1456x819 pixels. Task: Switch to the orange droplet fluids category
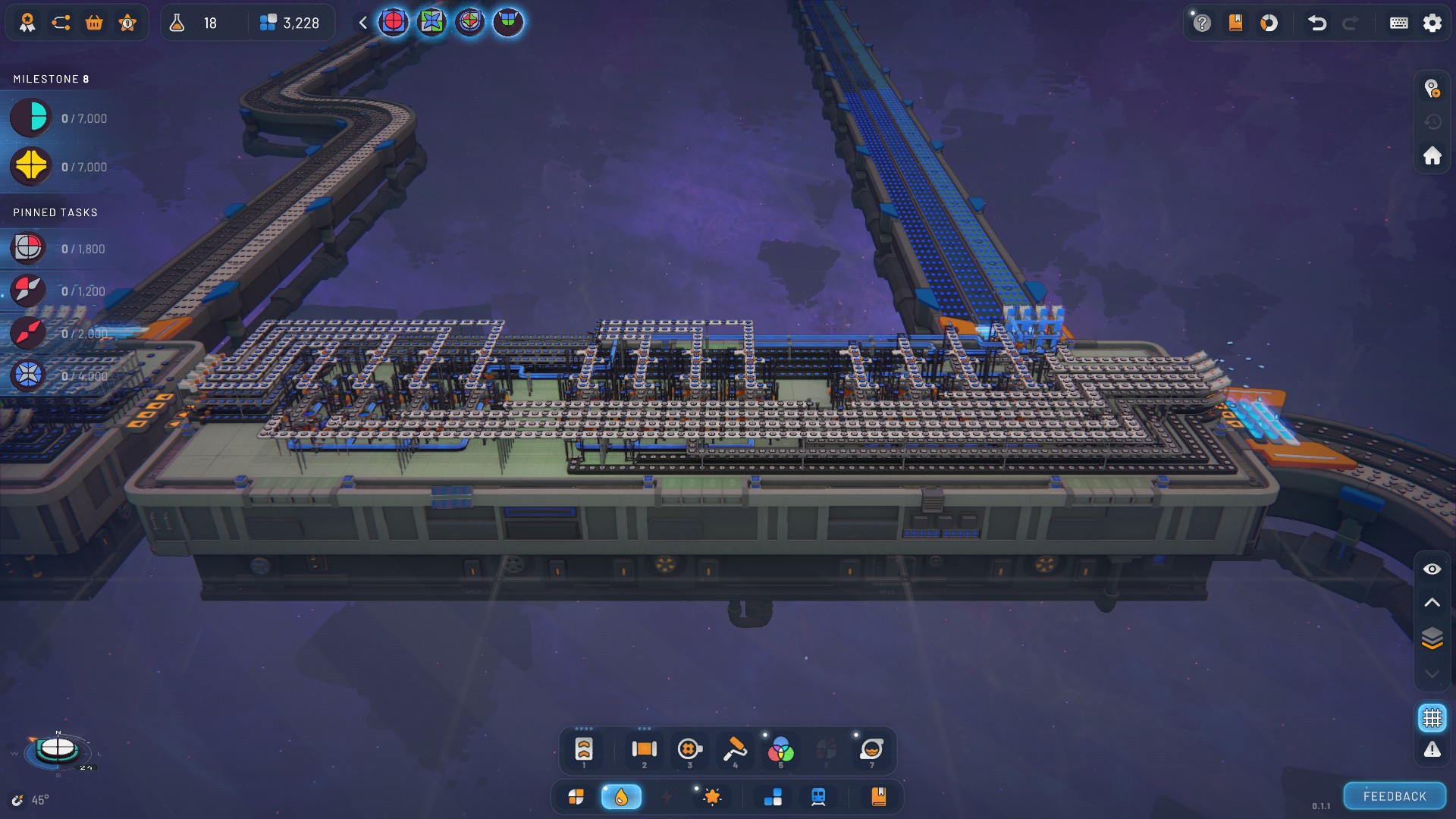click(621, 796)
